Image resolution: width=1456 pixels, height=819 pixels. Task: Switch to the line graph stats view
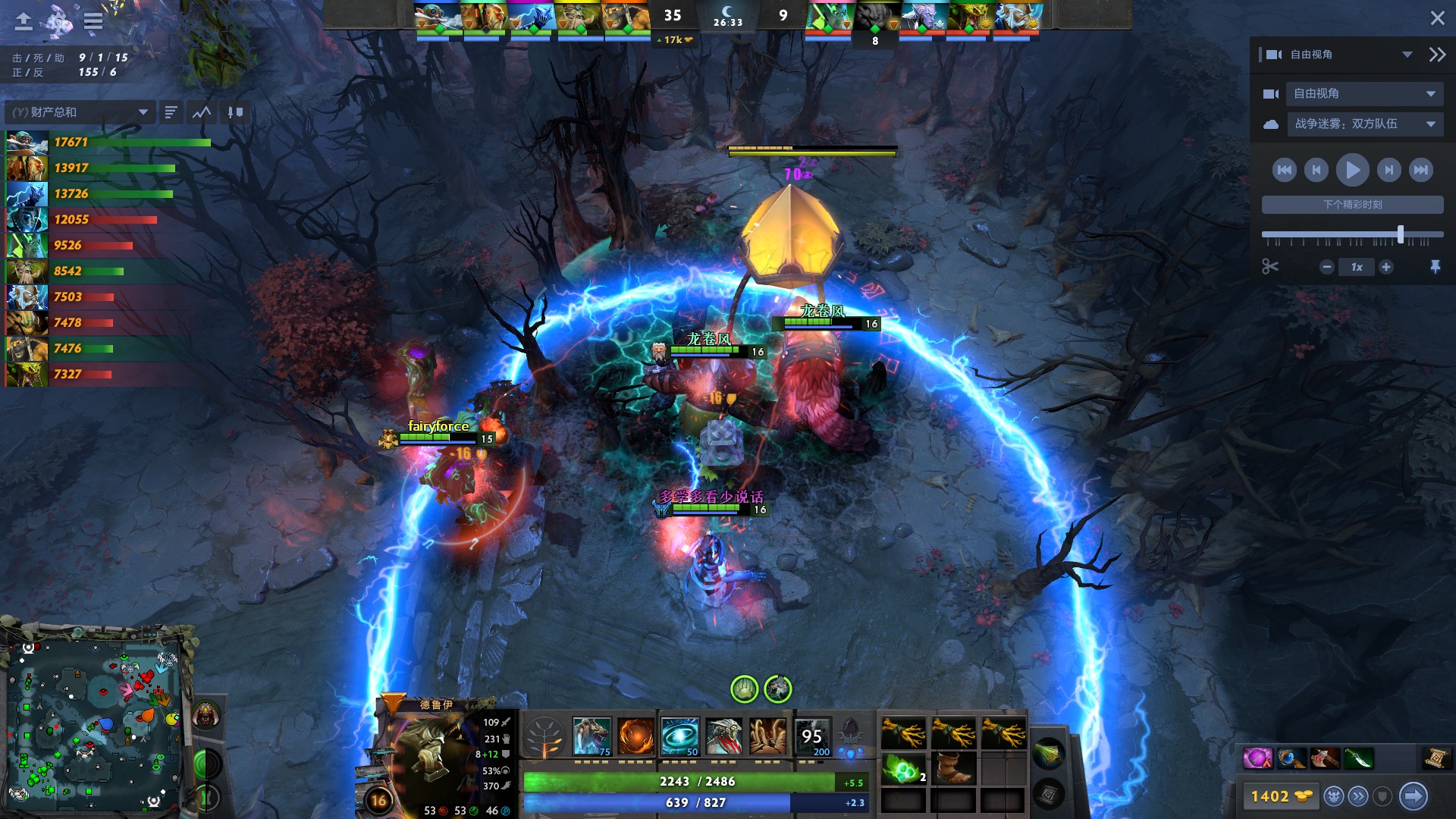200,111
